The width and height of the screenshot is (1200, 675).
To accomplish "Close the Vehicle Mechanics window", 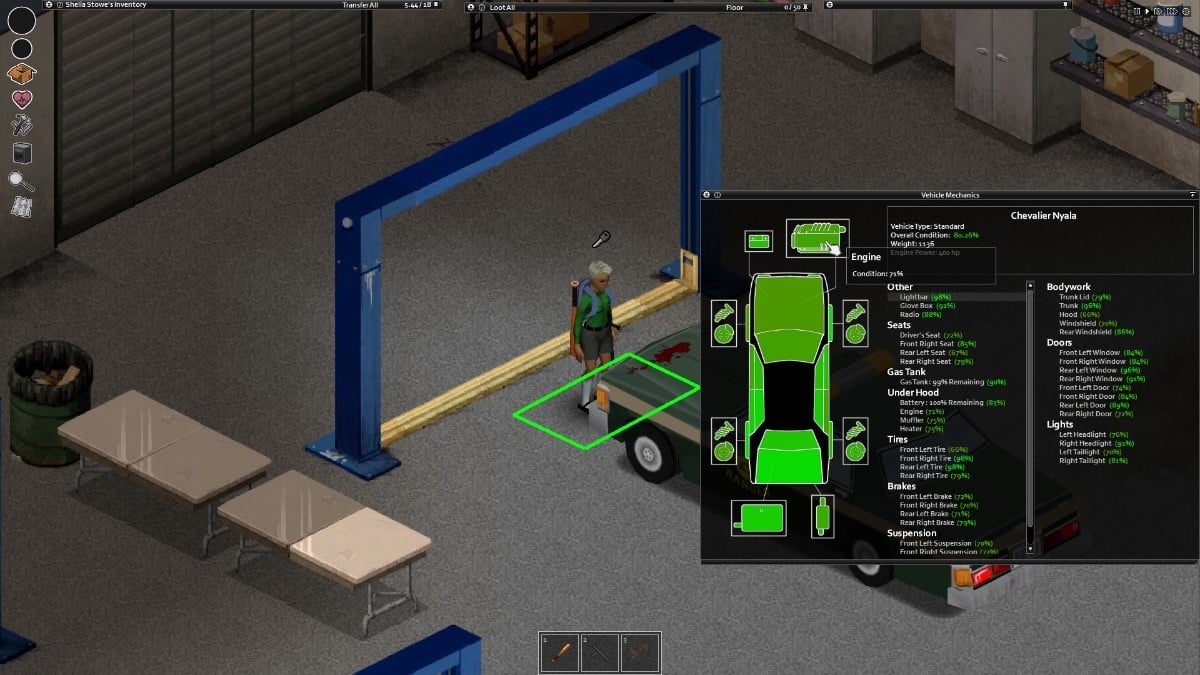I will (706, 194).
